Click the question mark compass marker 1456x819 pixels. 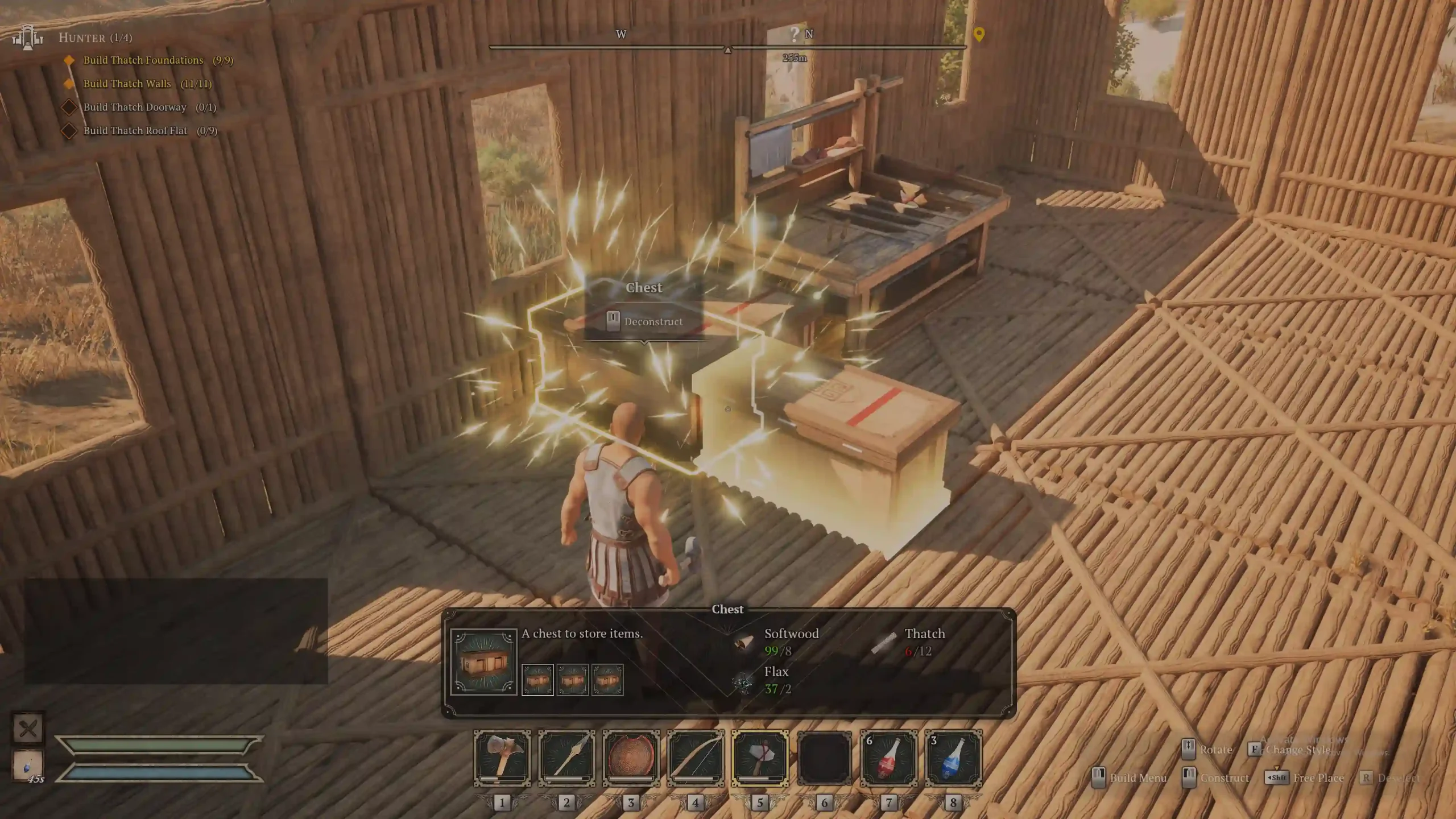coord(795,34)
